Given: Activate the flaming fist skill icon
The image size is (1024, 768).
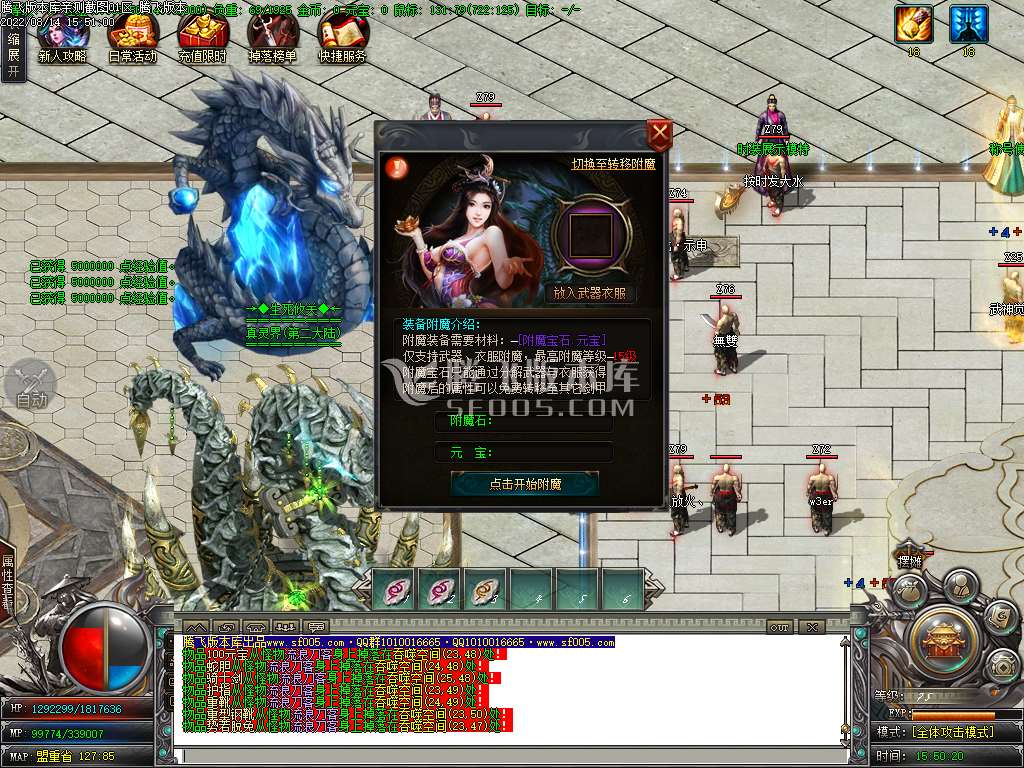Looking at the screenshot, I should pos(913,23).
